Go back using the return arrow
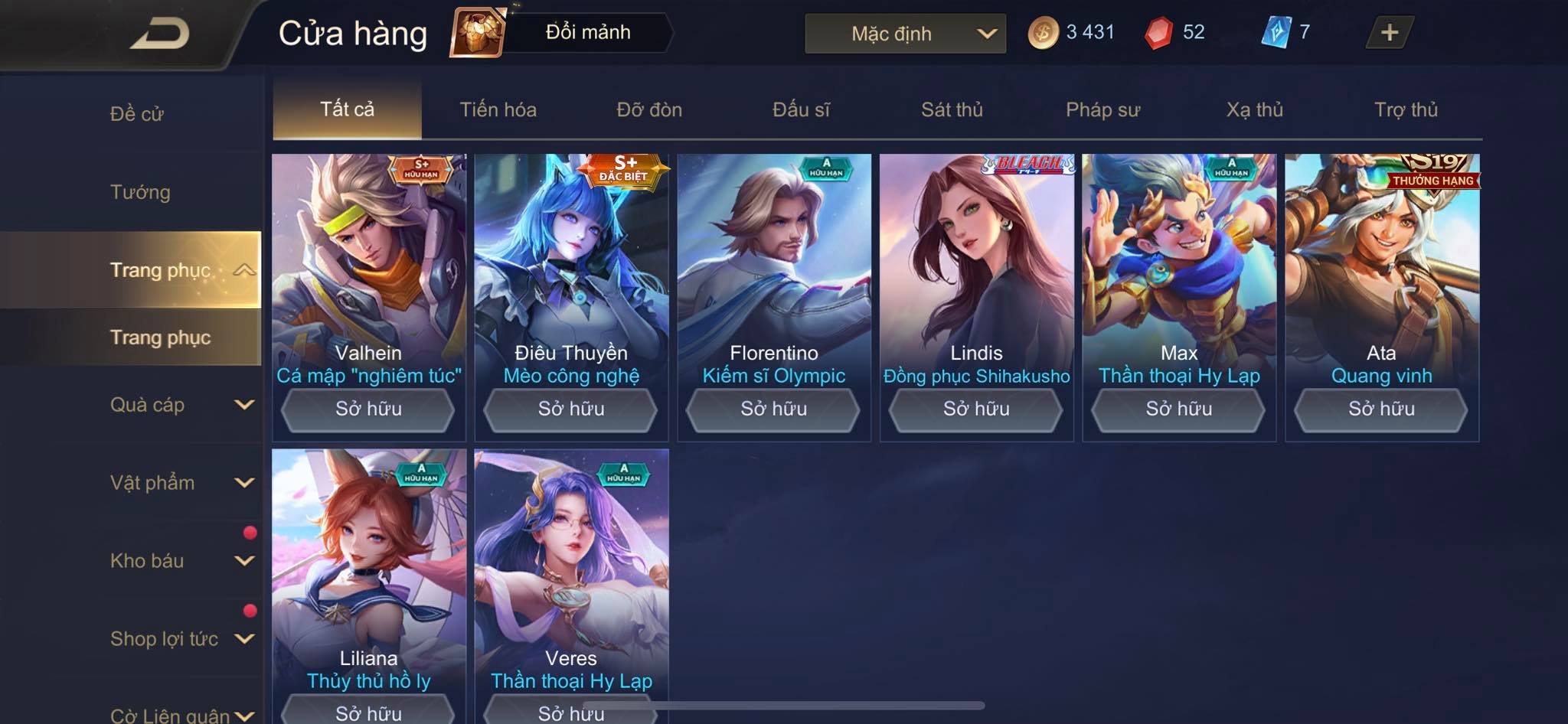This screenshot has width=1568, height=724. click(x=159, y=34)
